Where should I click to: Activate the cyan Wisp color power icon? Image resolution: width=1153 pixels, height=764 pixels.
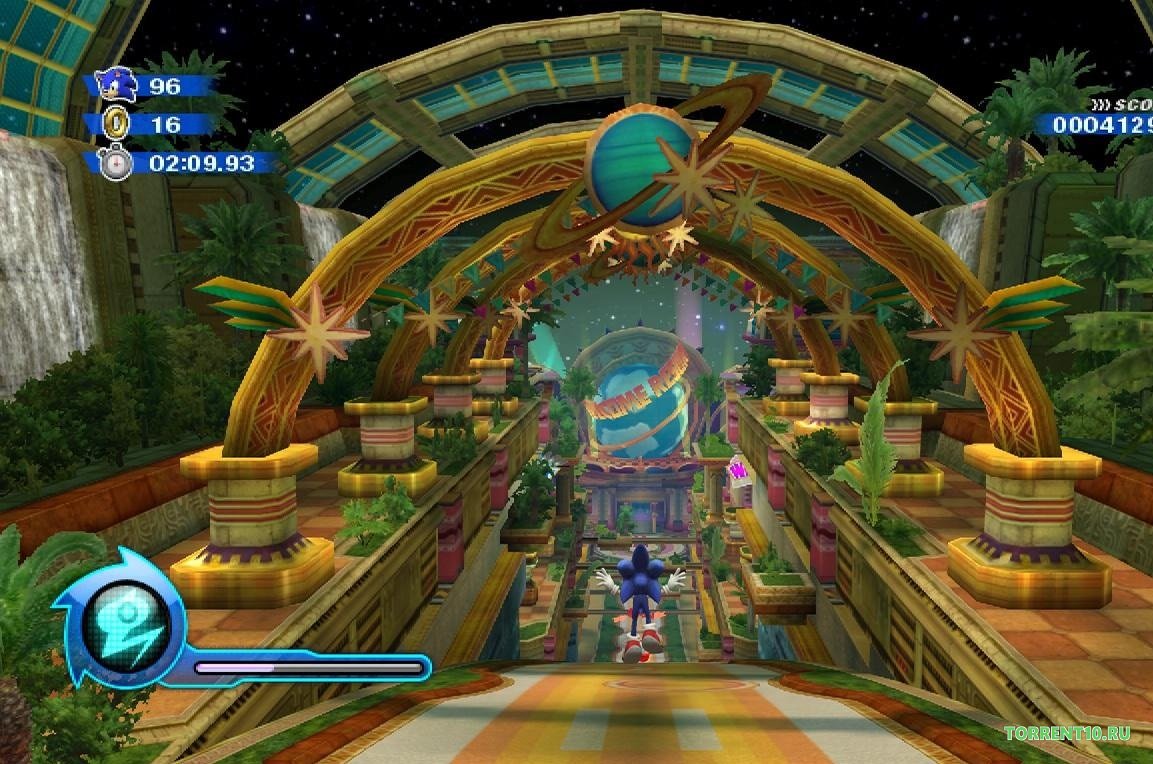pos(118,618)
